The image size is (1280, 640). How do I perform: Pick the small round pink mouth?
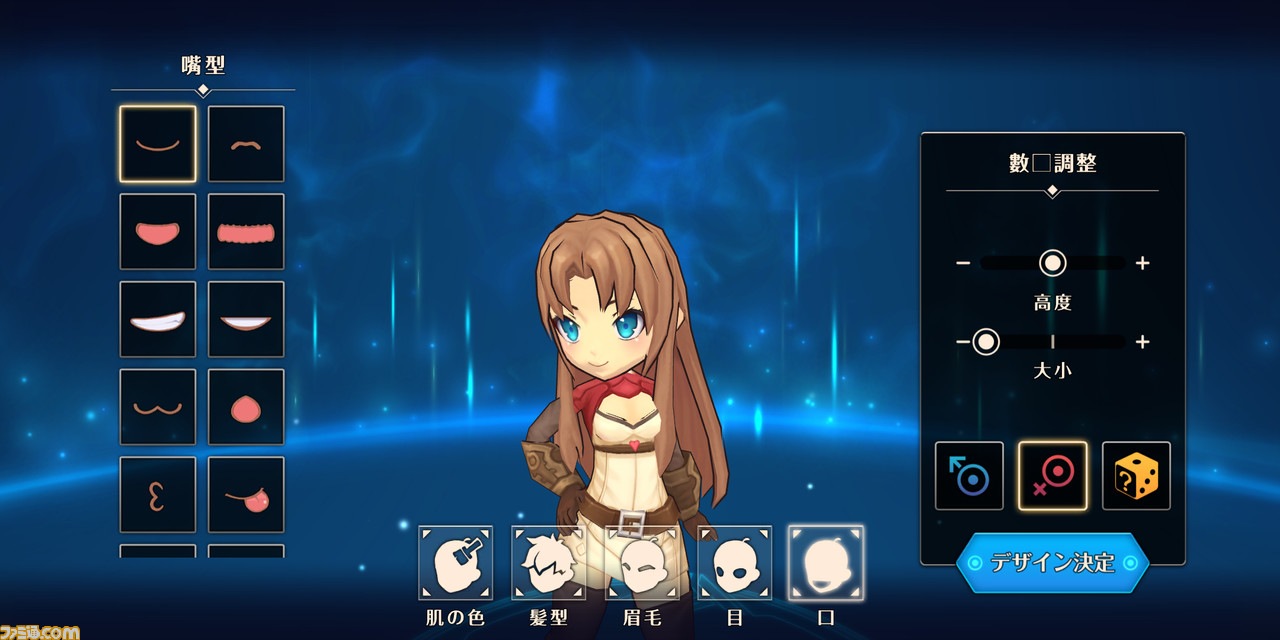coord(246,407)
